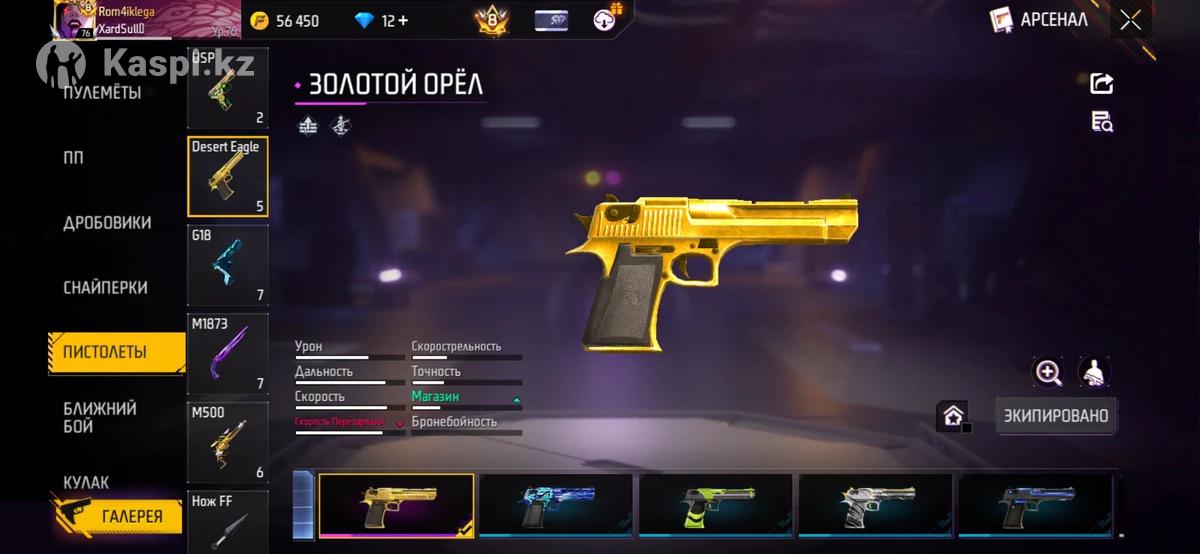This screenshot has width=1200, height=554.
Task: Select the M500 revolver slot
Action: [x=227, y=441]
